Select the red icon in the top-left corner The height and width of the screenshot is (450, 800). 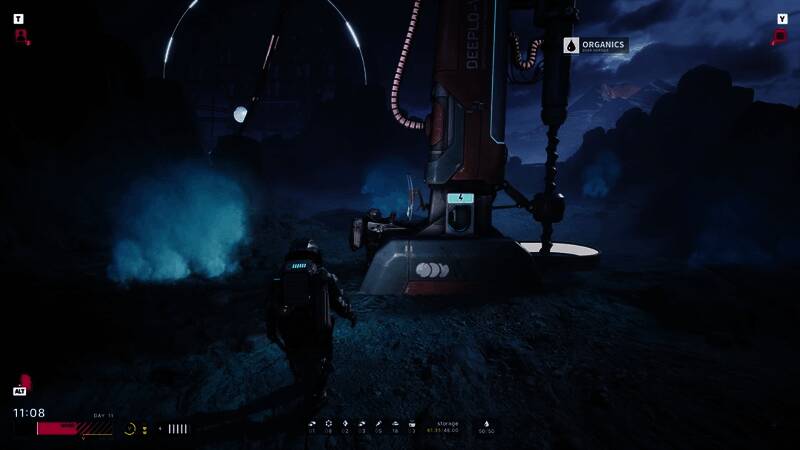(x=20, y=36)
